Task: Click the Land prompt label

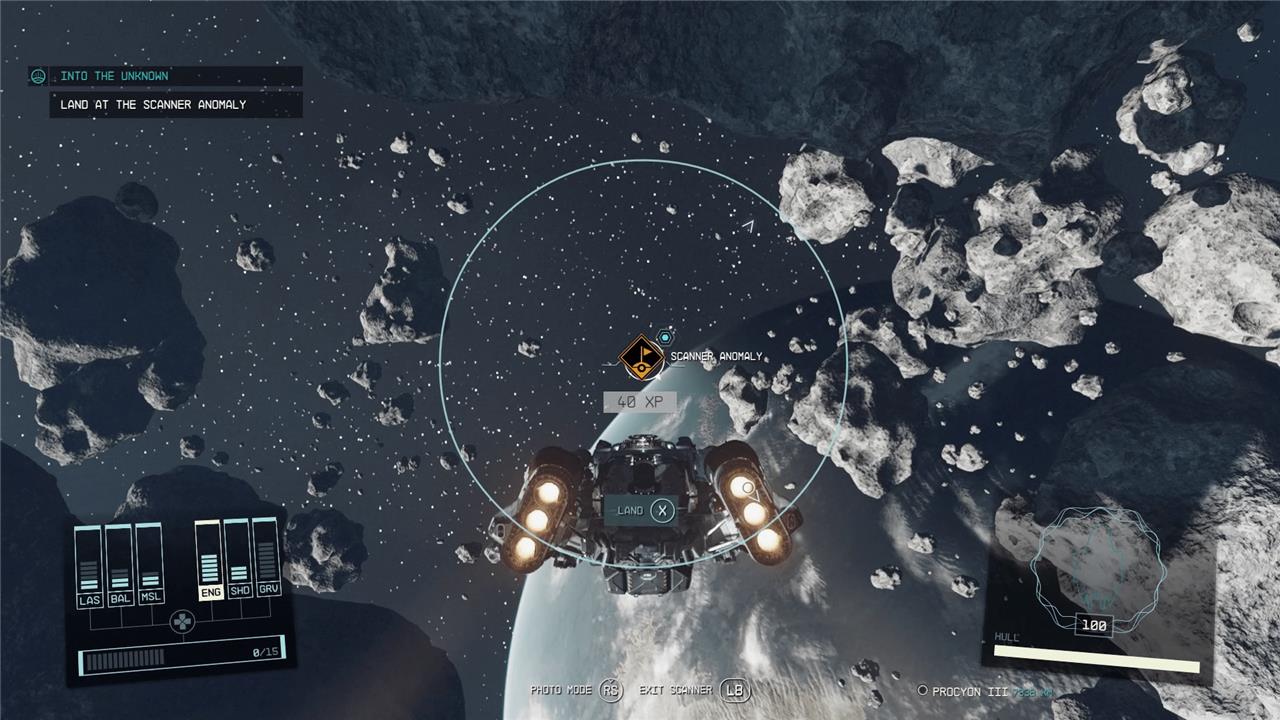Action: point(630,511)
